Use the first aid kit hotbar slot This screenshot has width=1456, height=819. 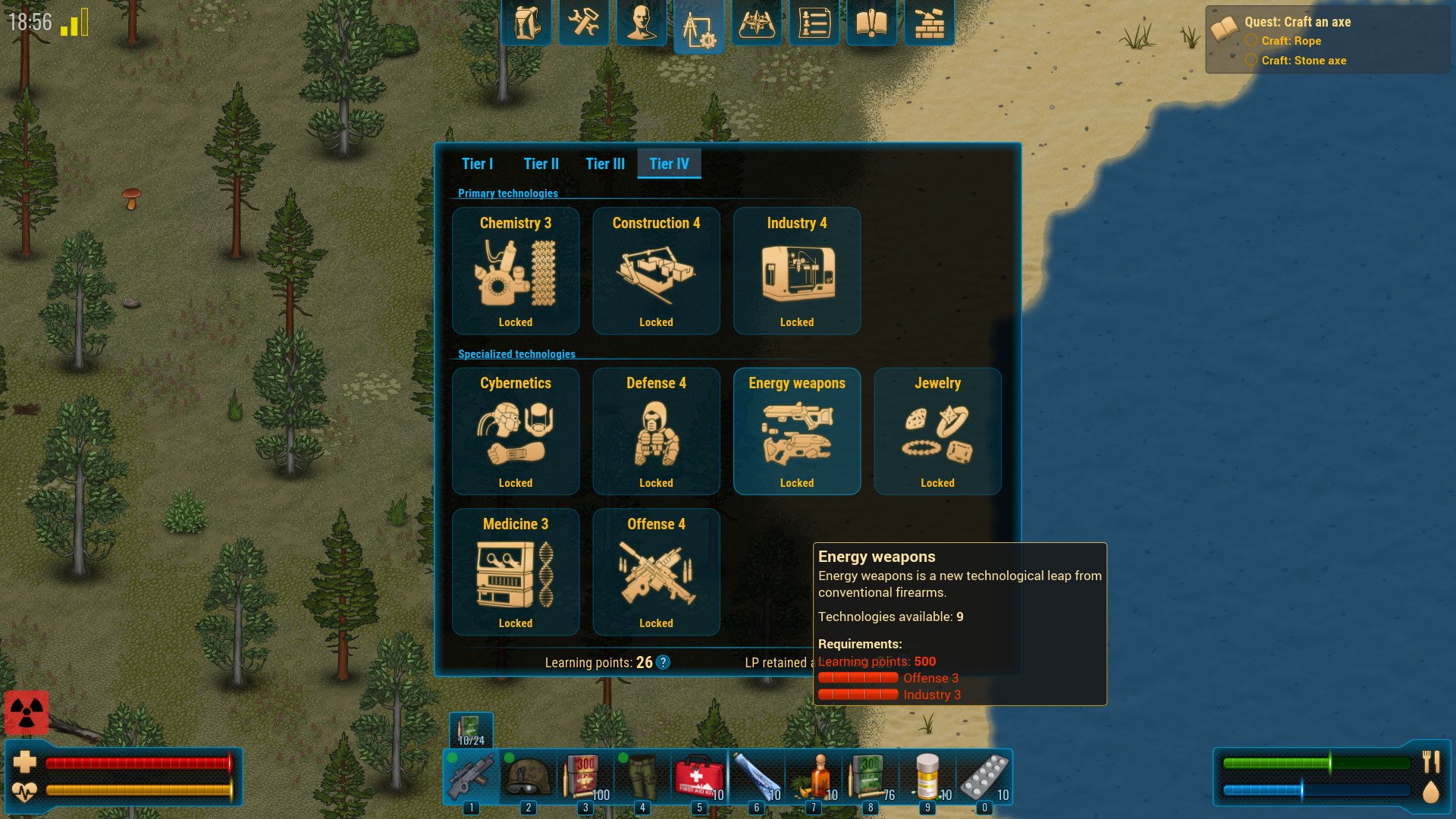click(698, 777)
